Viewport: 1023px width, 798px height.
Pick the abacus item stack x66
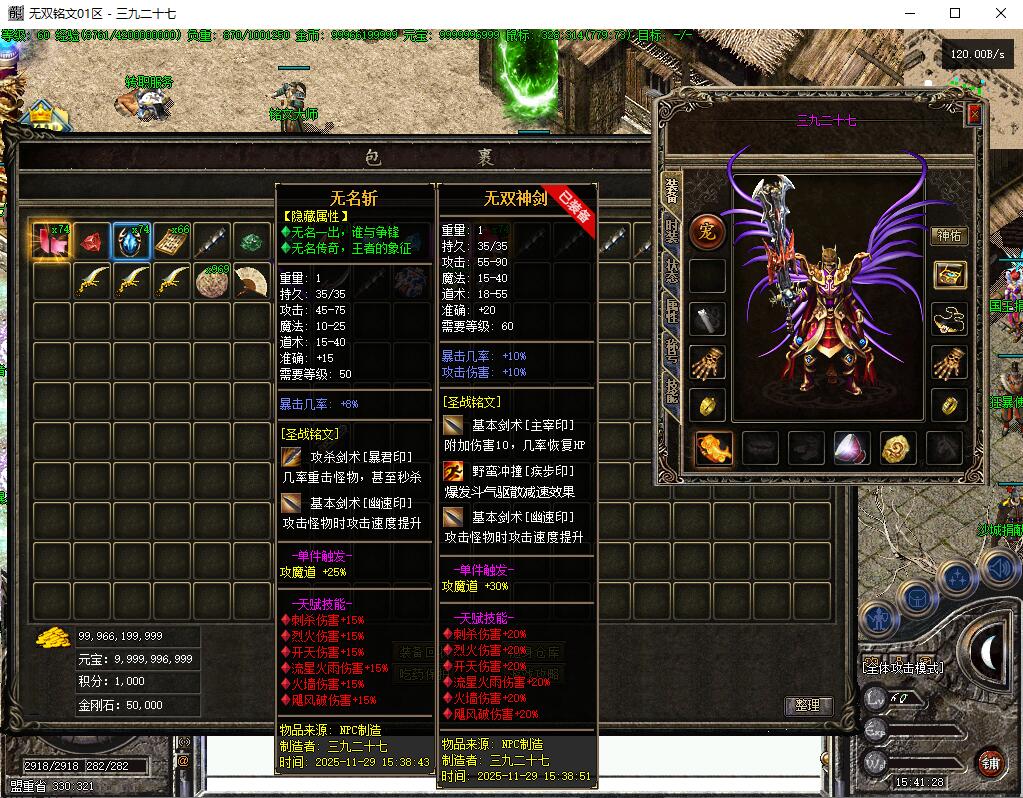tap(172, 242)
